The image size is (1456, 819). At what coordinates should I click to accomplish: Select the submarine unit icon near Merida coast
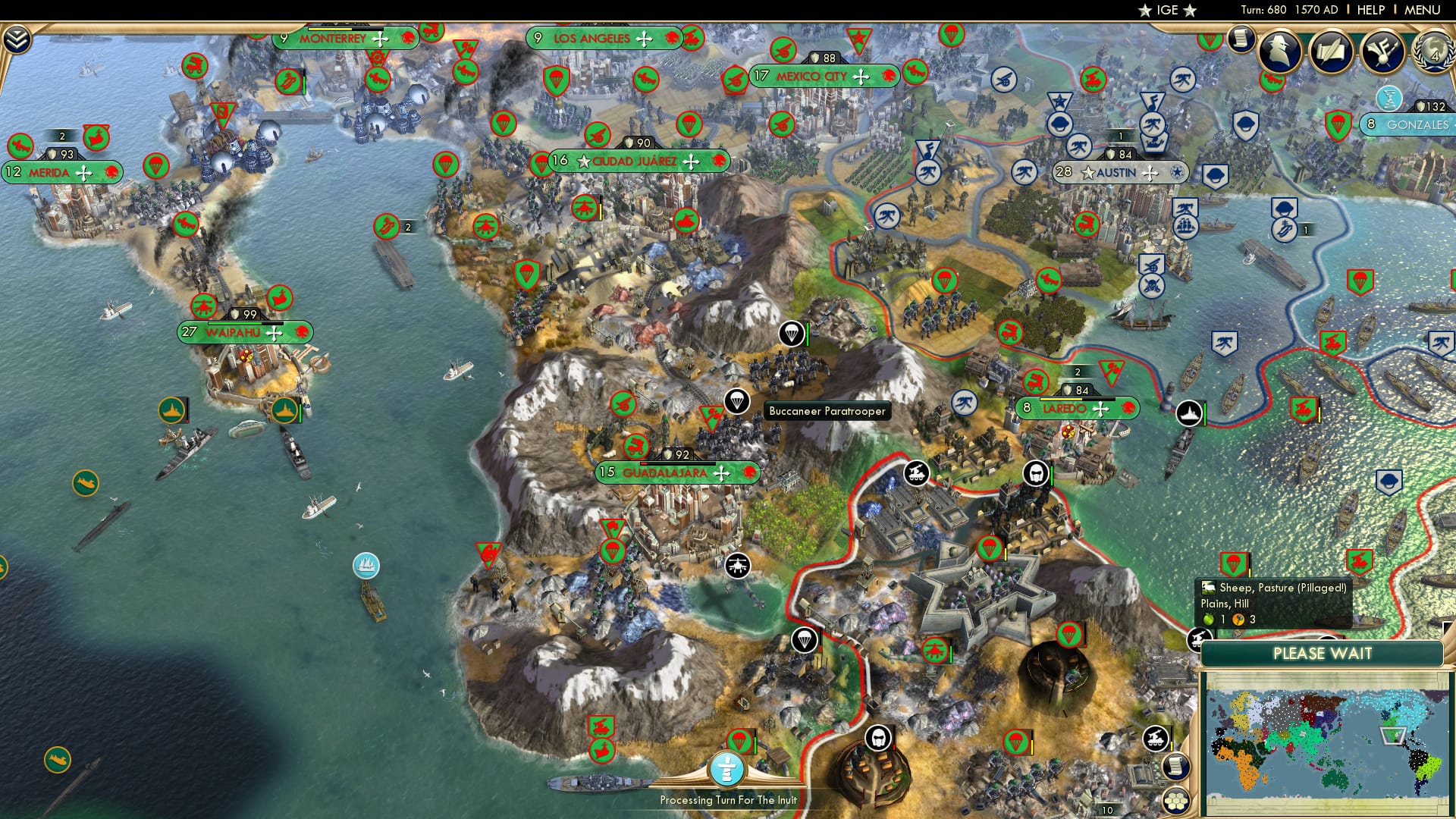coord(84,484)
